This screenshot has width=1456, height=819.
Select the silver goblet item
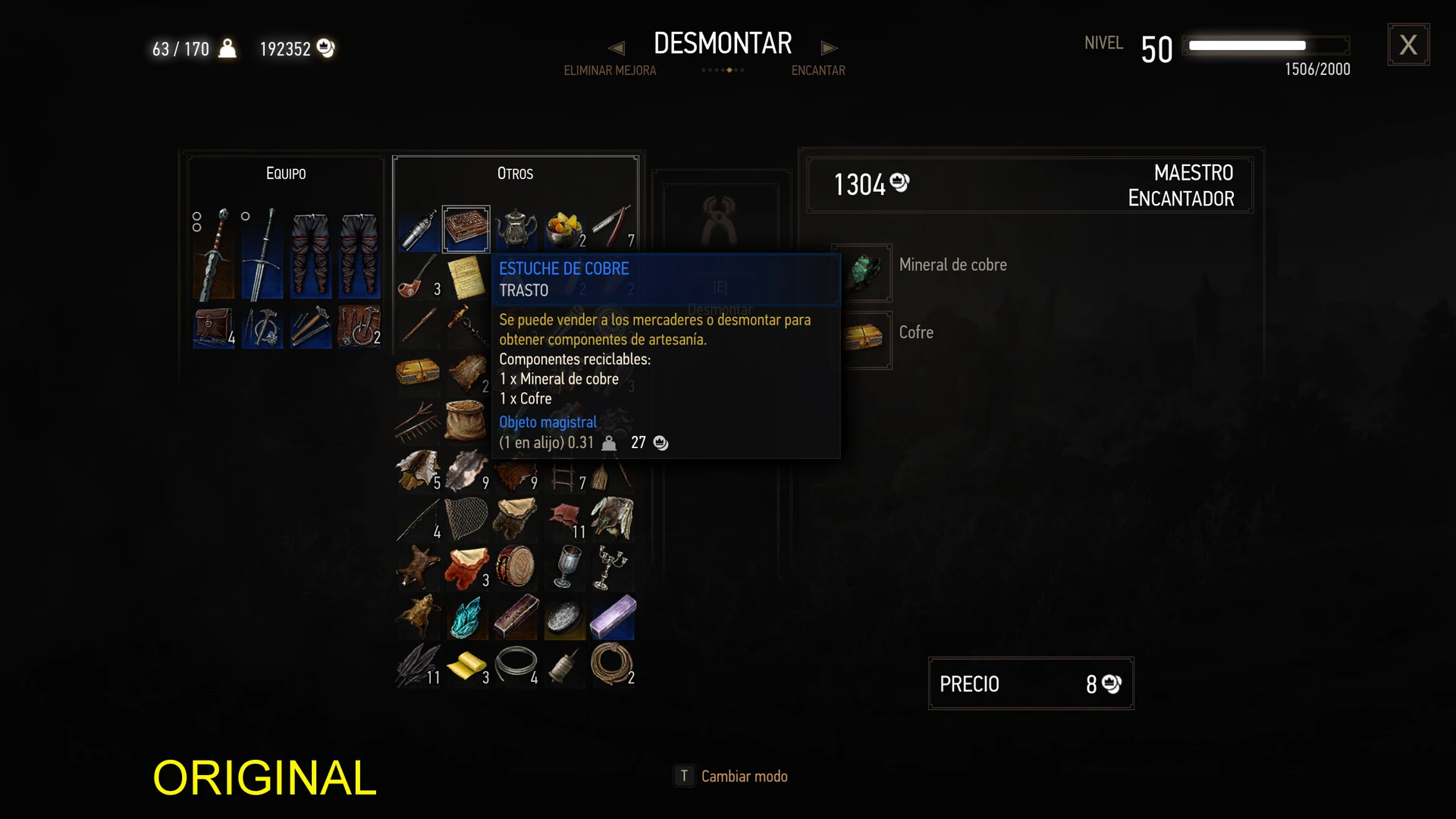(564, 566)
